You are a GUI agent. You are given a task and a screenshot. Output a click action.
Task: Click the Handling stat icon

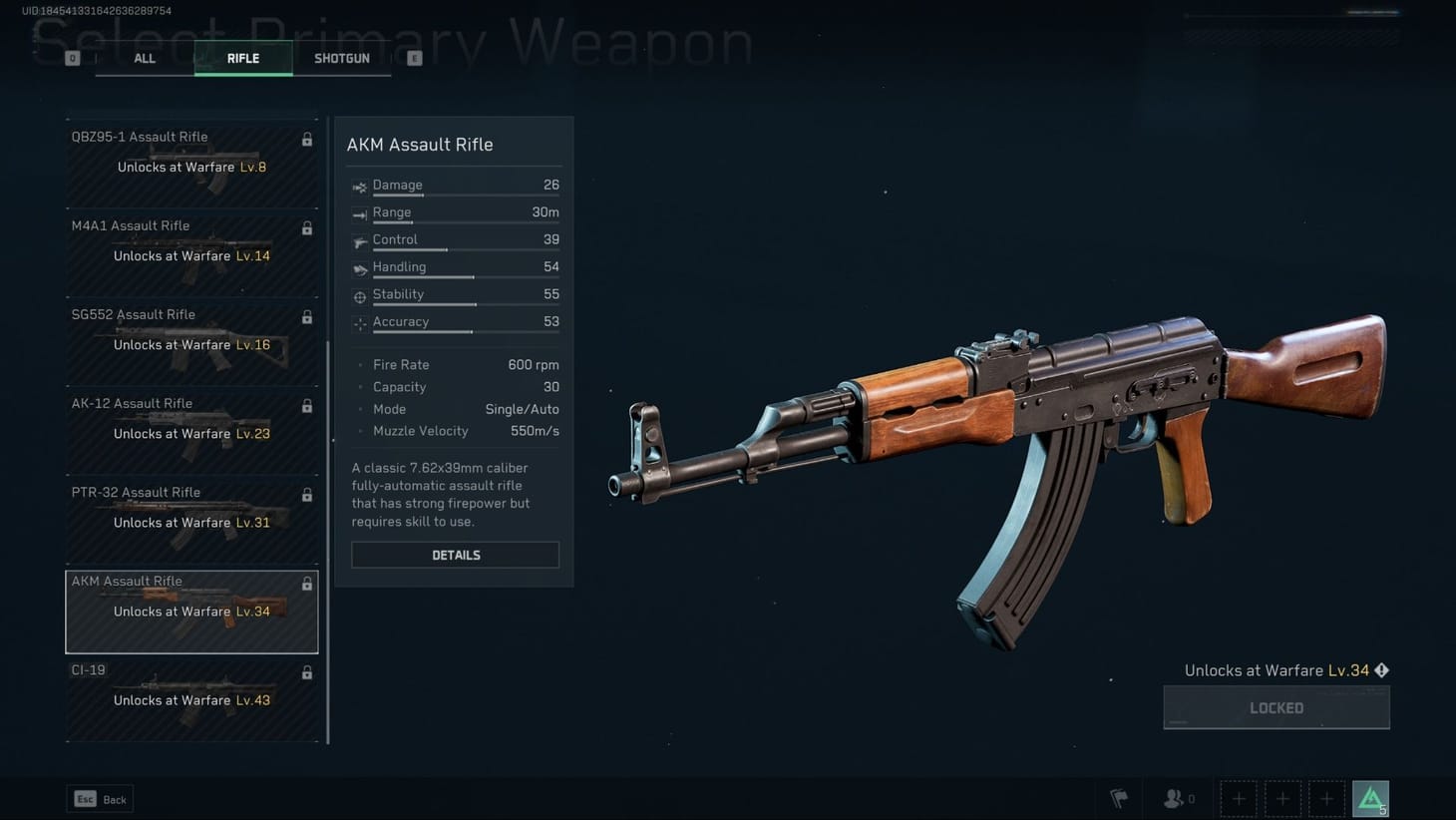[x=359, y=266]
